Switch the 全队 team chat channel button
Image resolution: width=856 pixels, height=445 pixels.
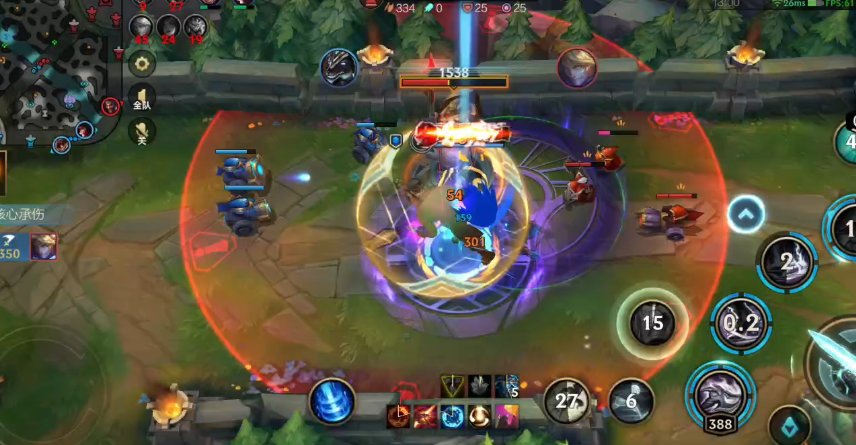point(142,100)
